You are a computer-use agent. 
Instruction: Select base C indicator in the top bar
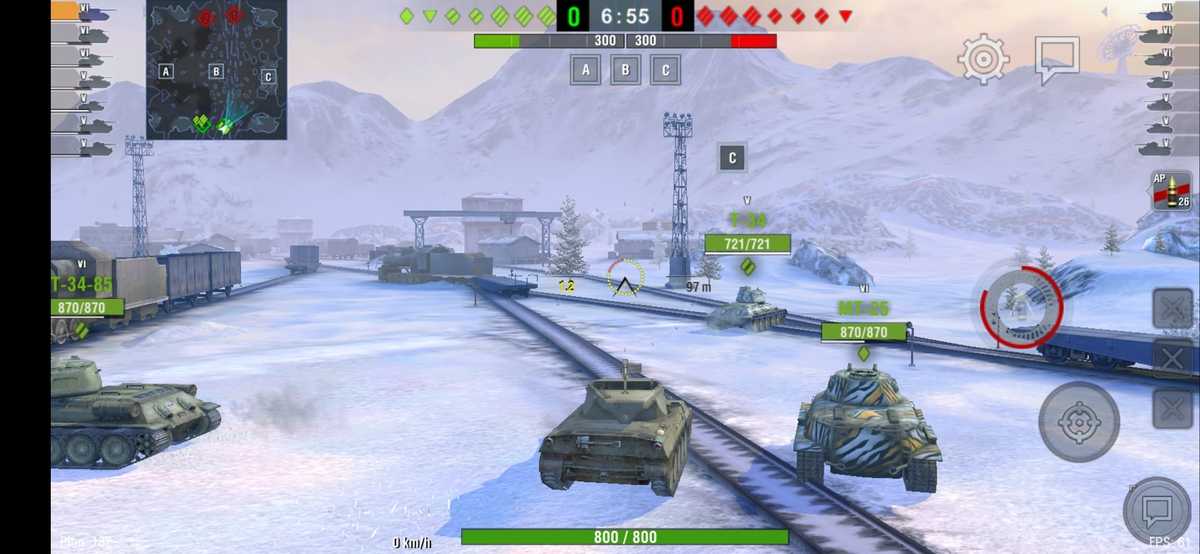[666, 70]
